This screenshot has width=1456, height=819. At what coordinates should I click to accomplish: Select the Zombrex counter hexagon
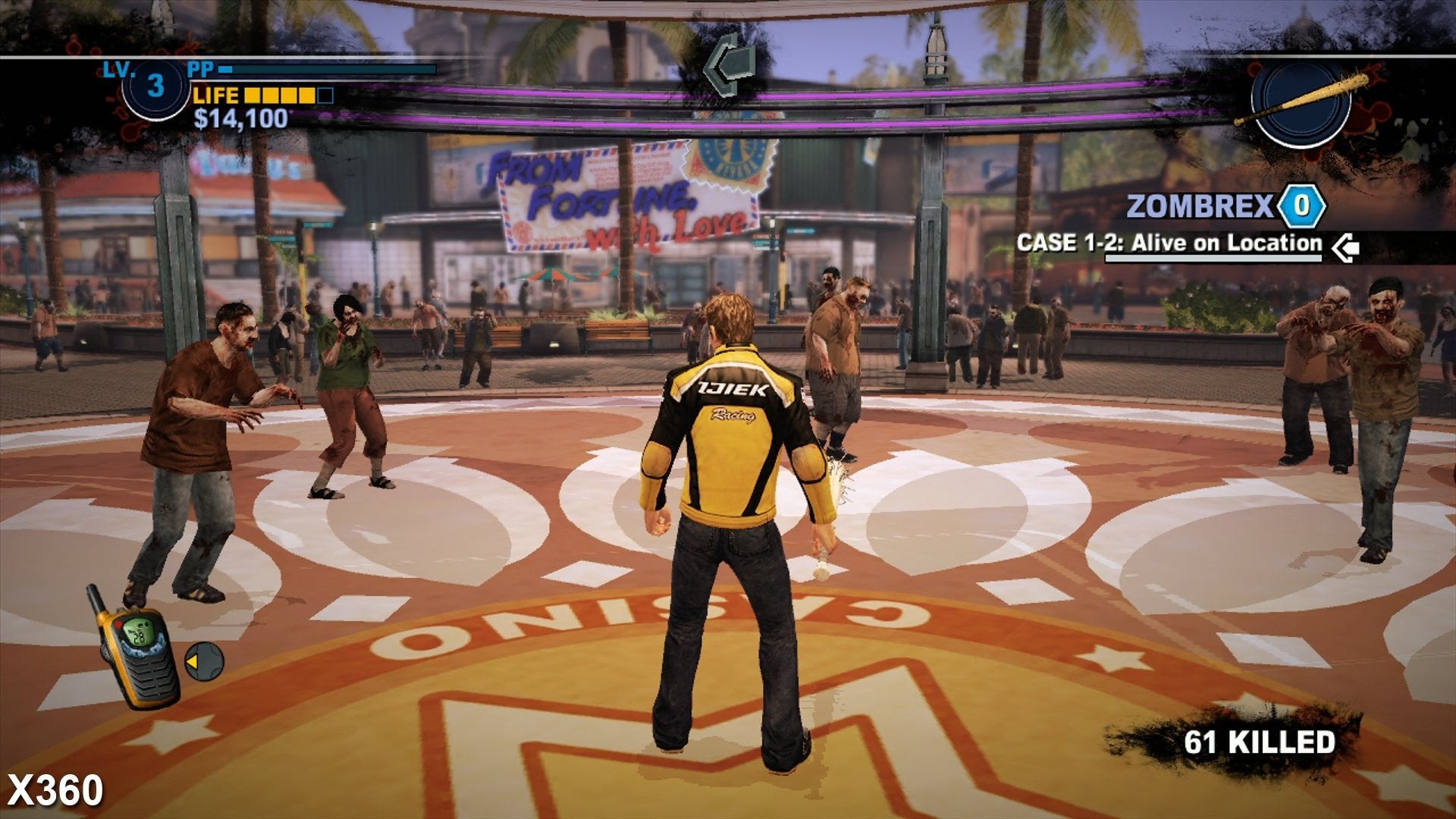pyautogui.click(x=1301, y=206)
